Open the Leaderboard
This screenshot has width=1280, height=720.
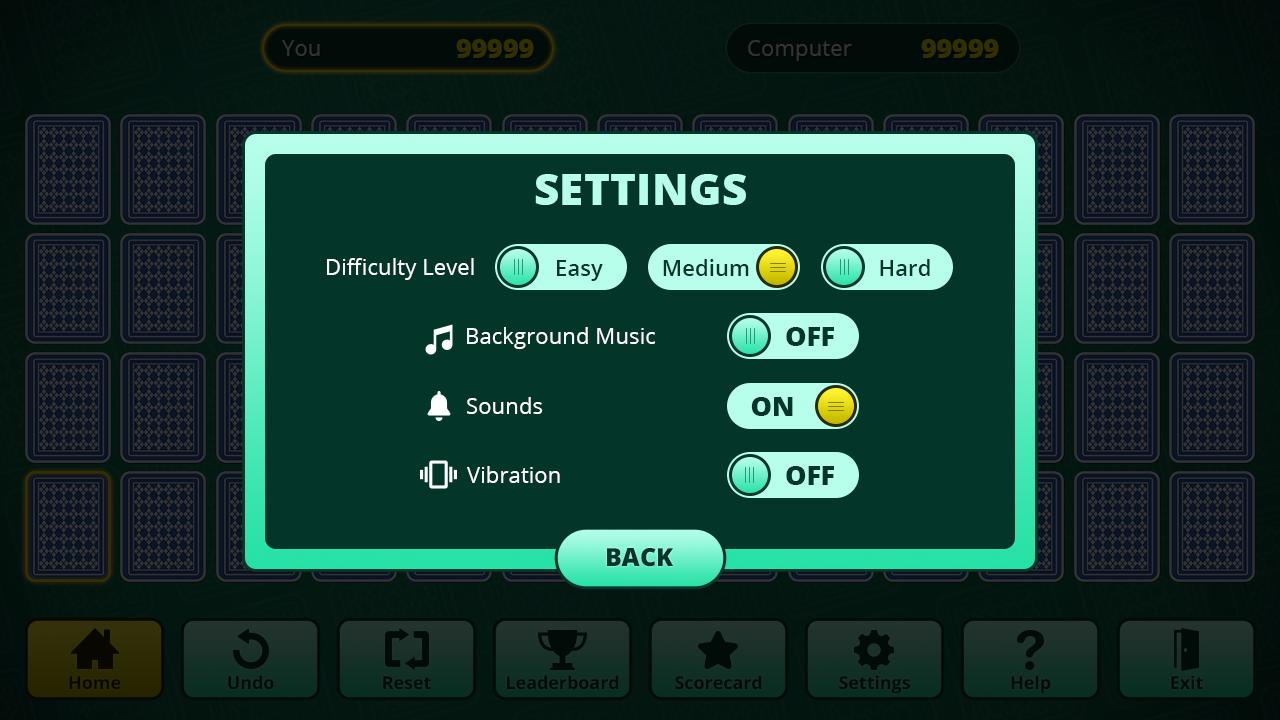point(562,659)
